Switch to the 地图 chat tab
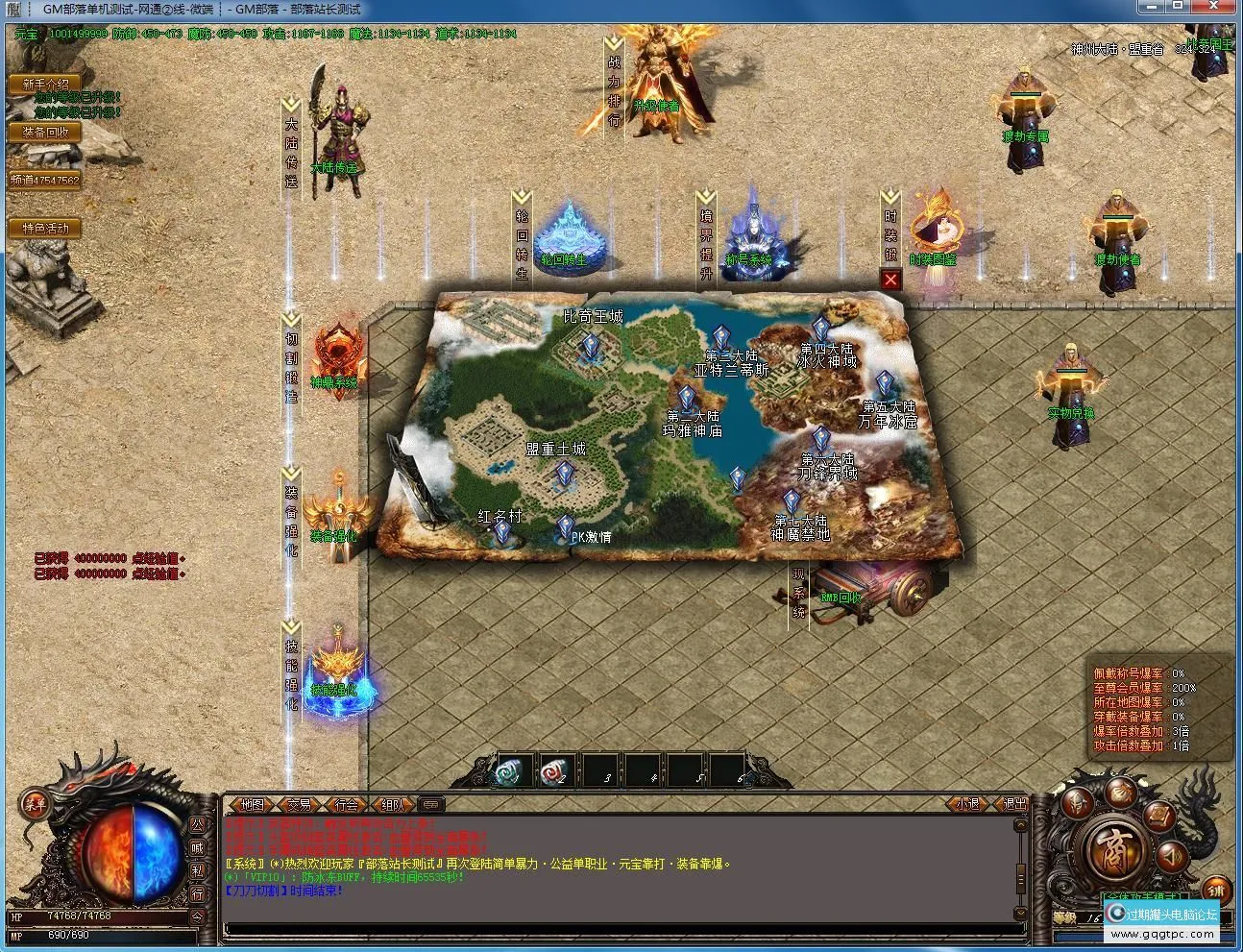Viewport: 1243px width, 952px height. (253, 805)
